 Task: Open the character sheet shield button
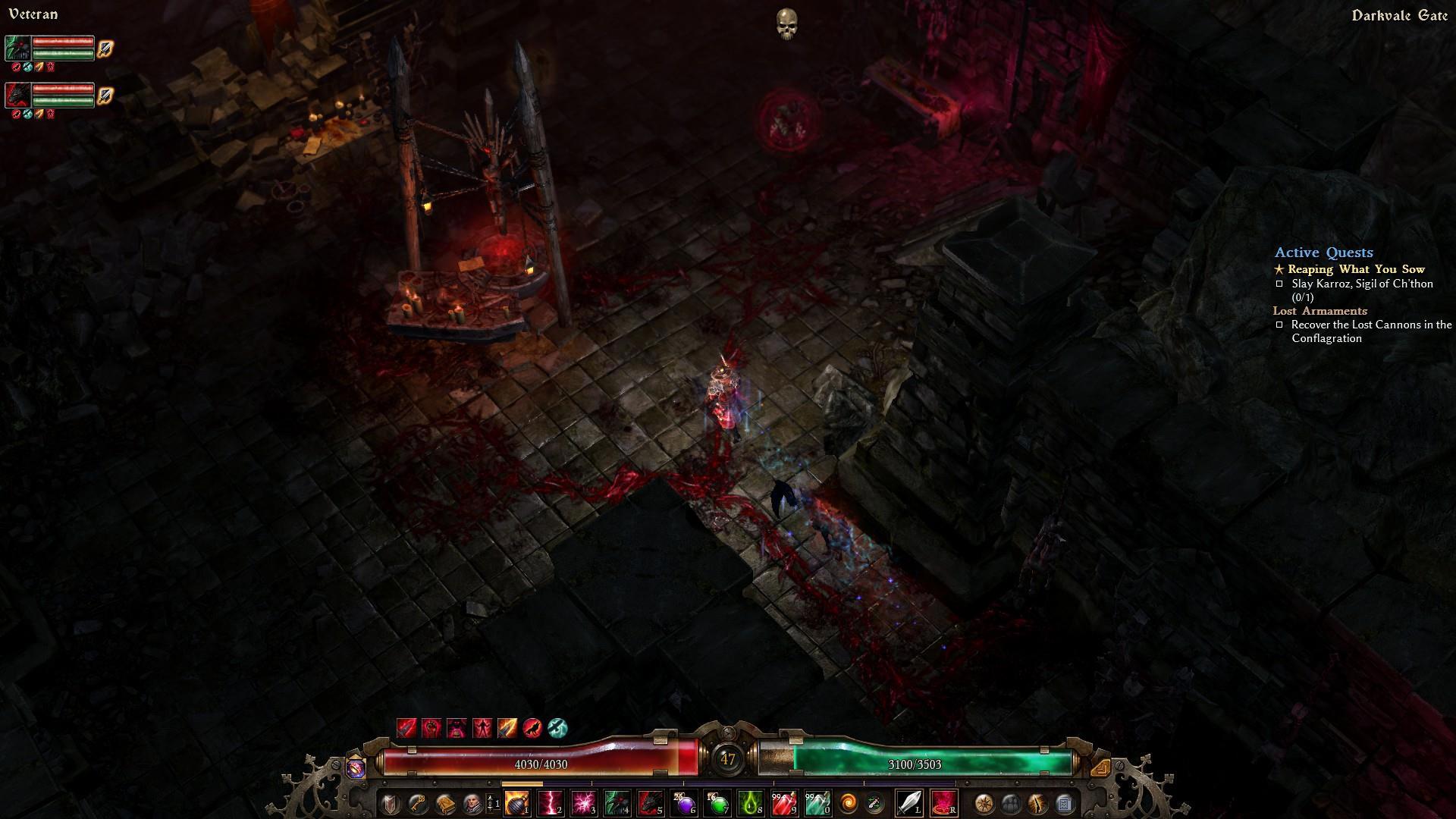pyautogui.click(x=390, y=802)
